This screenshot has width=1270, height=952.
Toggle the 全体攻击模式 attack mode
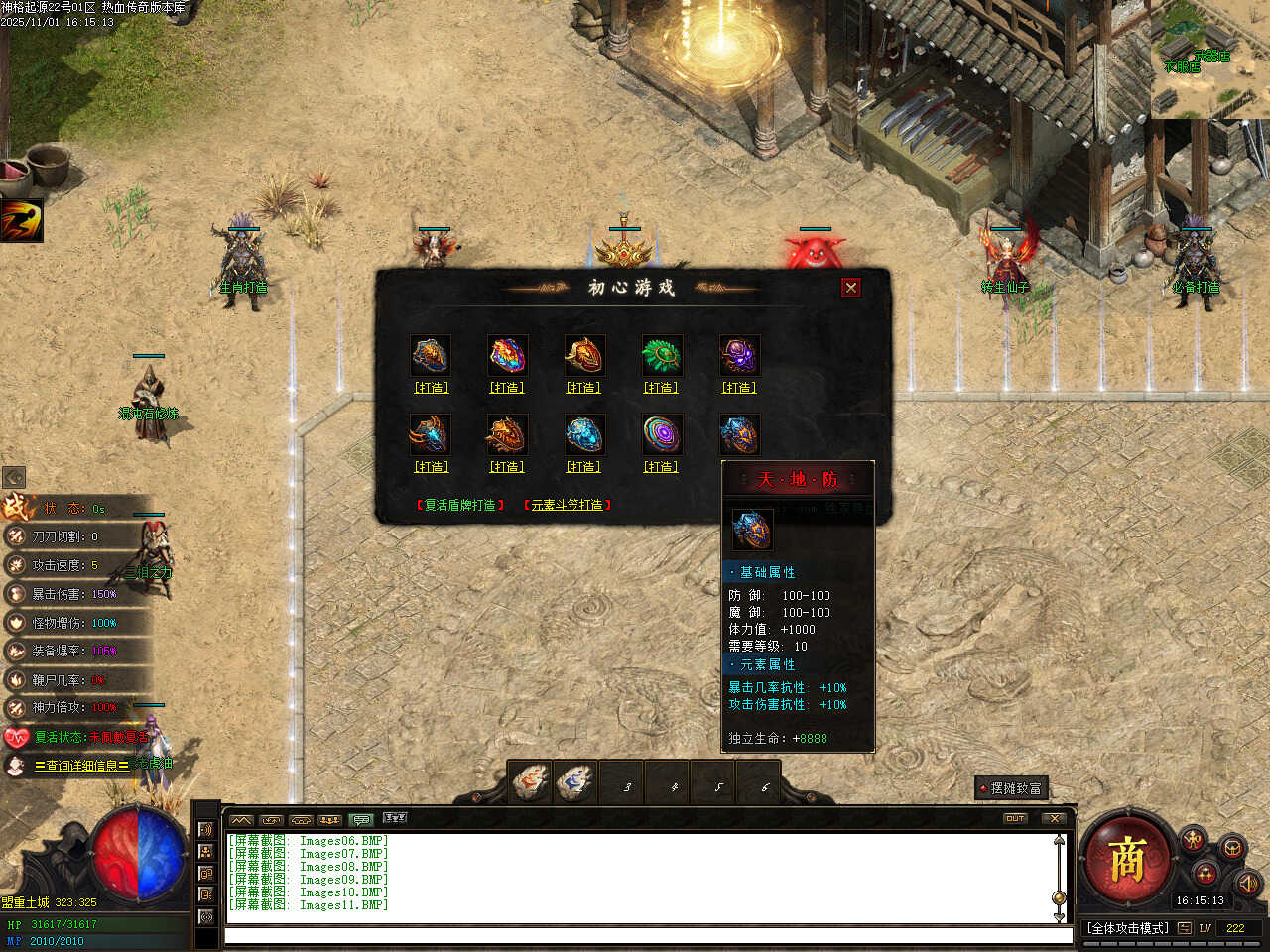[x=1128, y=928]
